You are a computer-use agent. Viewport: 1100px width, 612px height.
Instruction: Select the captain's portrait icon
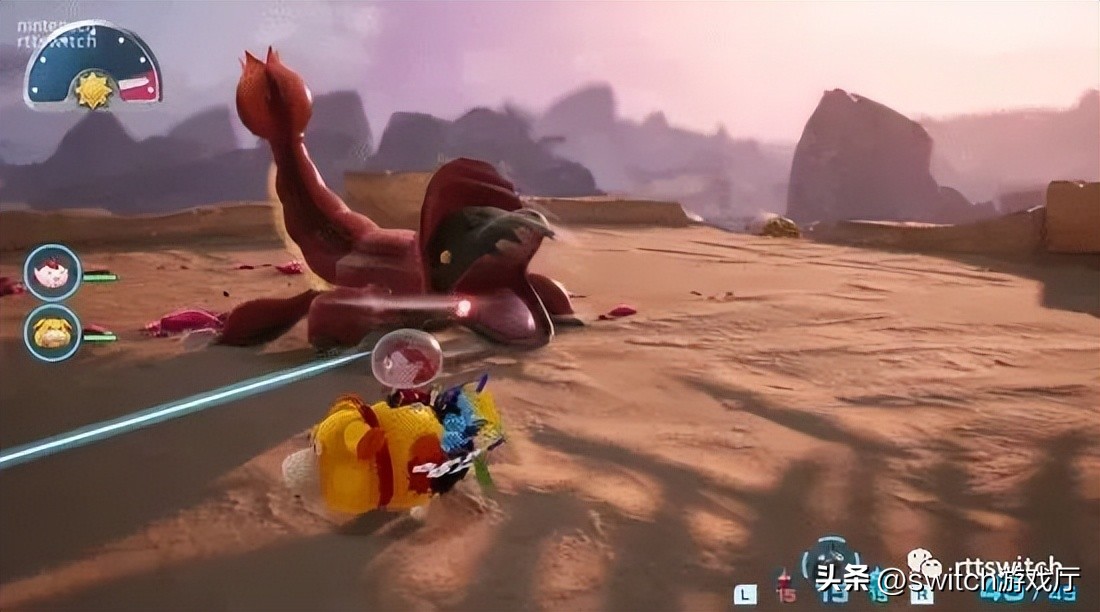click(52, 272)
